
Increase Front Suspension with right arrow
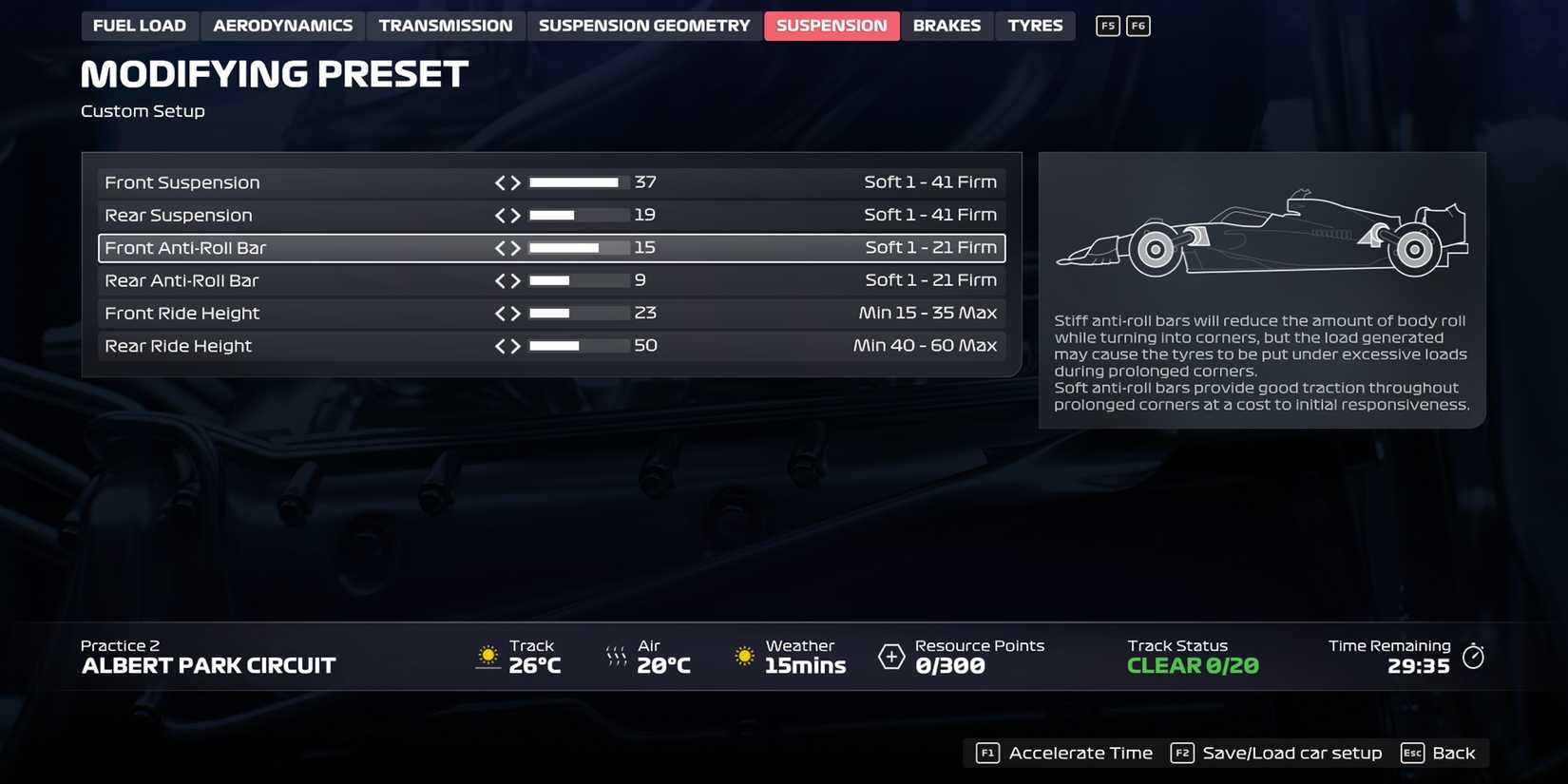[516, 182]
